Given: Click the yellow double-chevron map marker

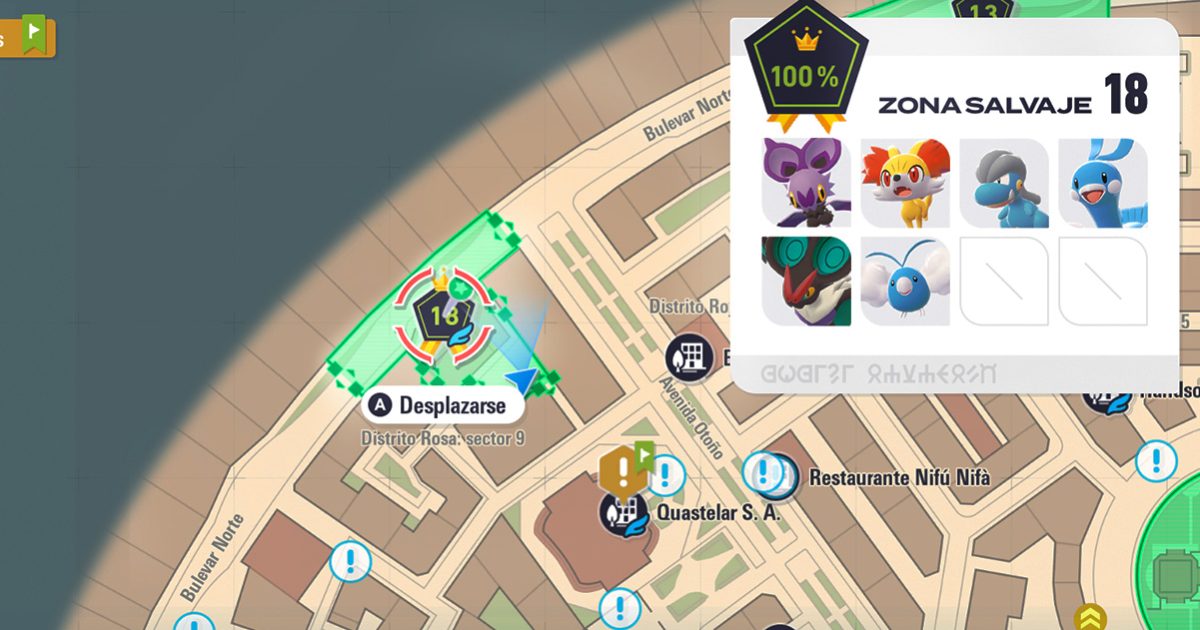Looking at the screenshot, I should (x=1089, y=617).
